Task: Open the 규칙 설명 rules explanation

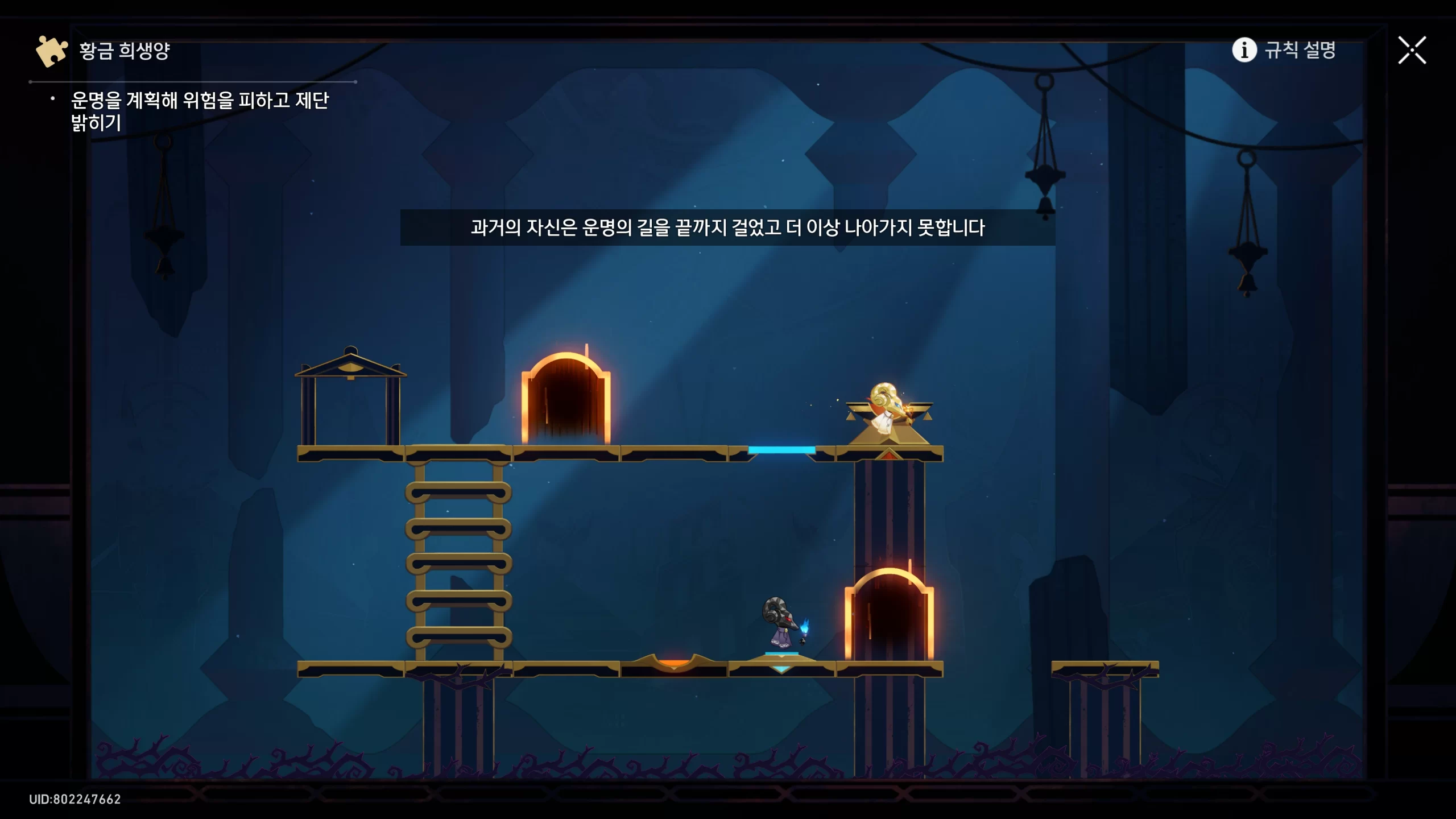Action: 1284,50
